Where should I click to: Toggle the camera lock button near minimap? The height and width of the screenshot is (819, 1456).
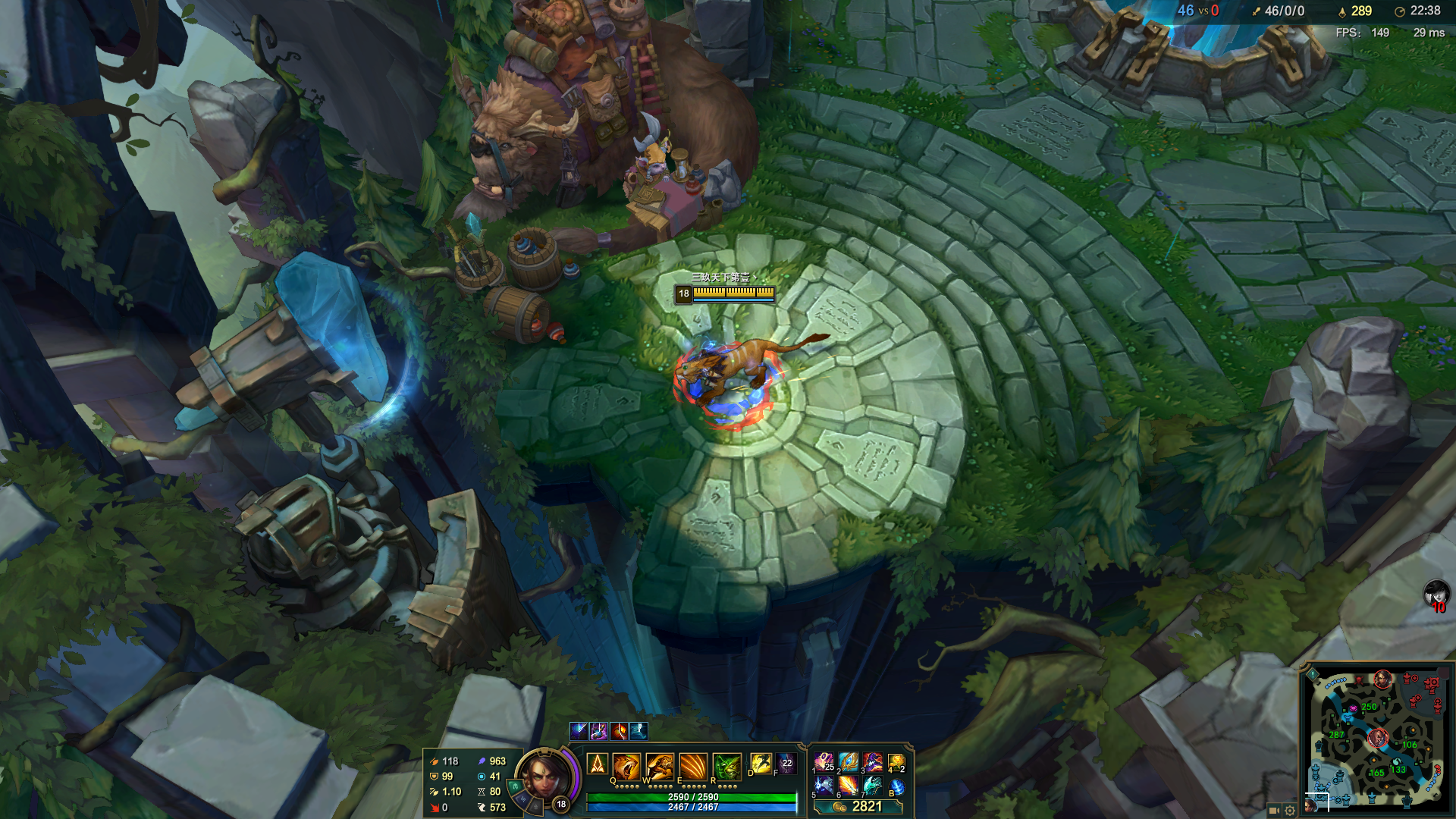tap(1274, 810)
